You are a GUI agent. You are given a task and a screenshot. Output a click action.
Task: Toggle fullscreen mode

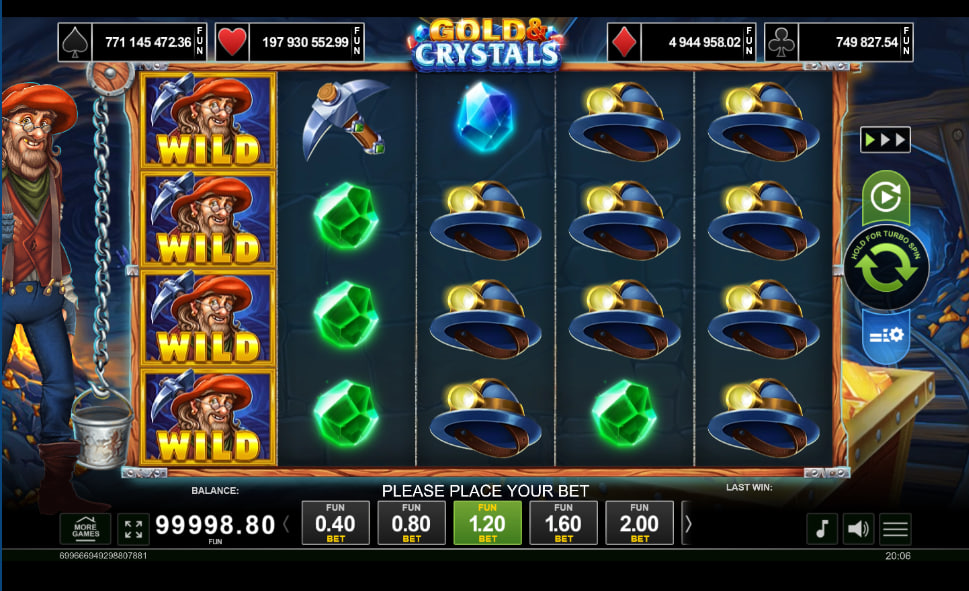[133, 528]
